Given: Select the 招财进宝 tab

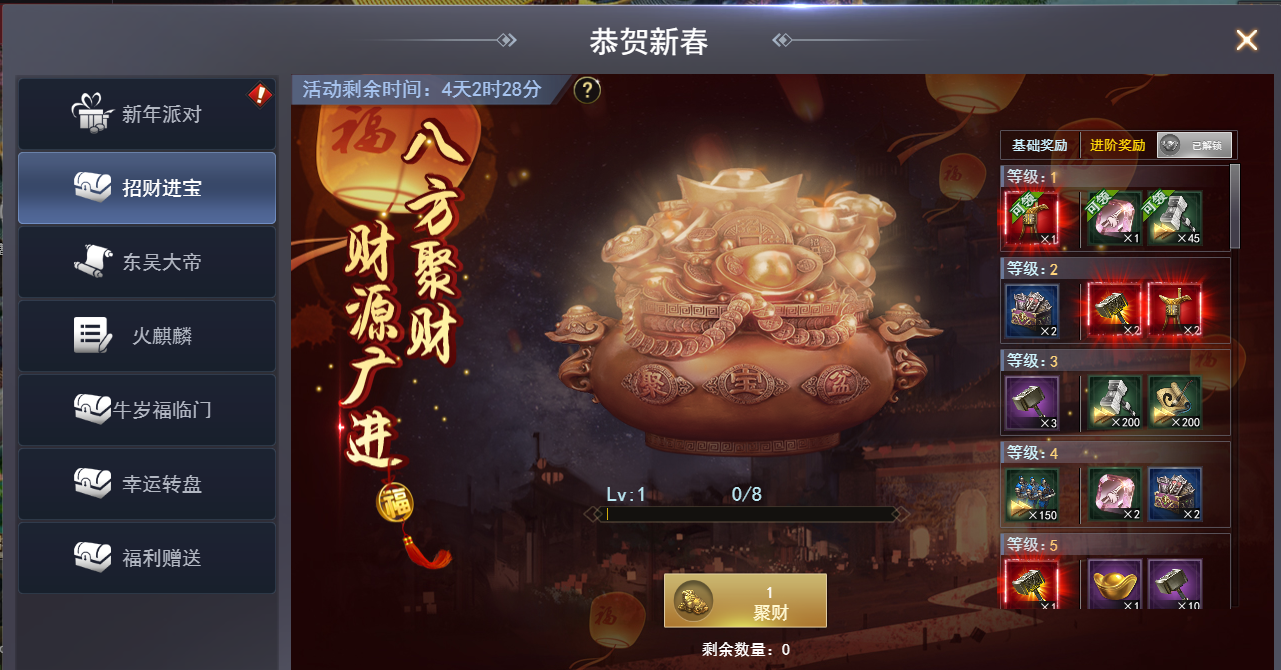Looking at the screenshot, I should pyautogui.click(x=147, y=188).
